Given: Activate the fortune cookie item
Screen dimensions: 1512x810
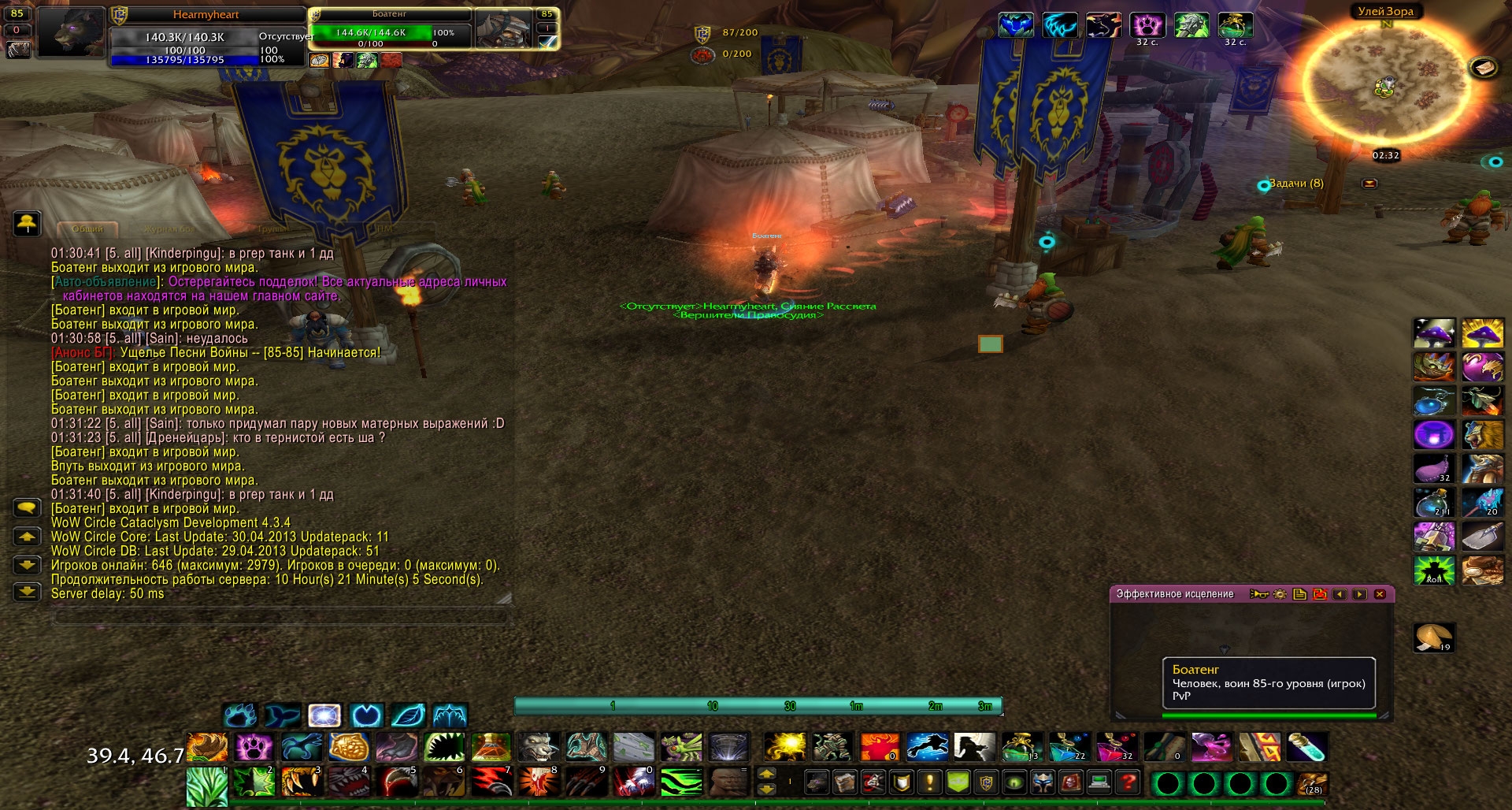Looking at the screenshot, I should pyautogui.click(x=1433, y=637).
